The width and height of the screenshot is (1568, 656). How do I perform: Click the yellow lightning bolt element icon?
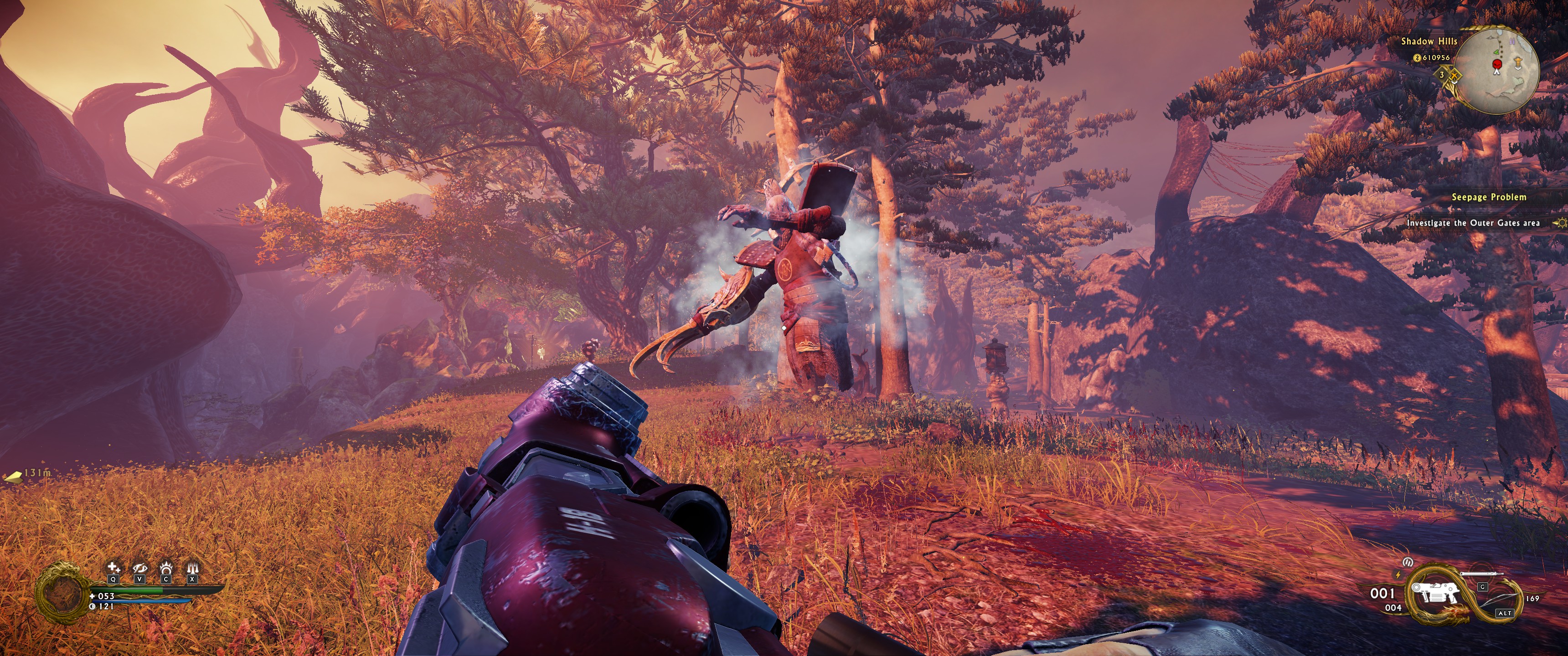pyautogui.click(x=1397, y=574)
